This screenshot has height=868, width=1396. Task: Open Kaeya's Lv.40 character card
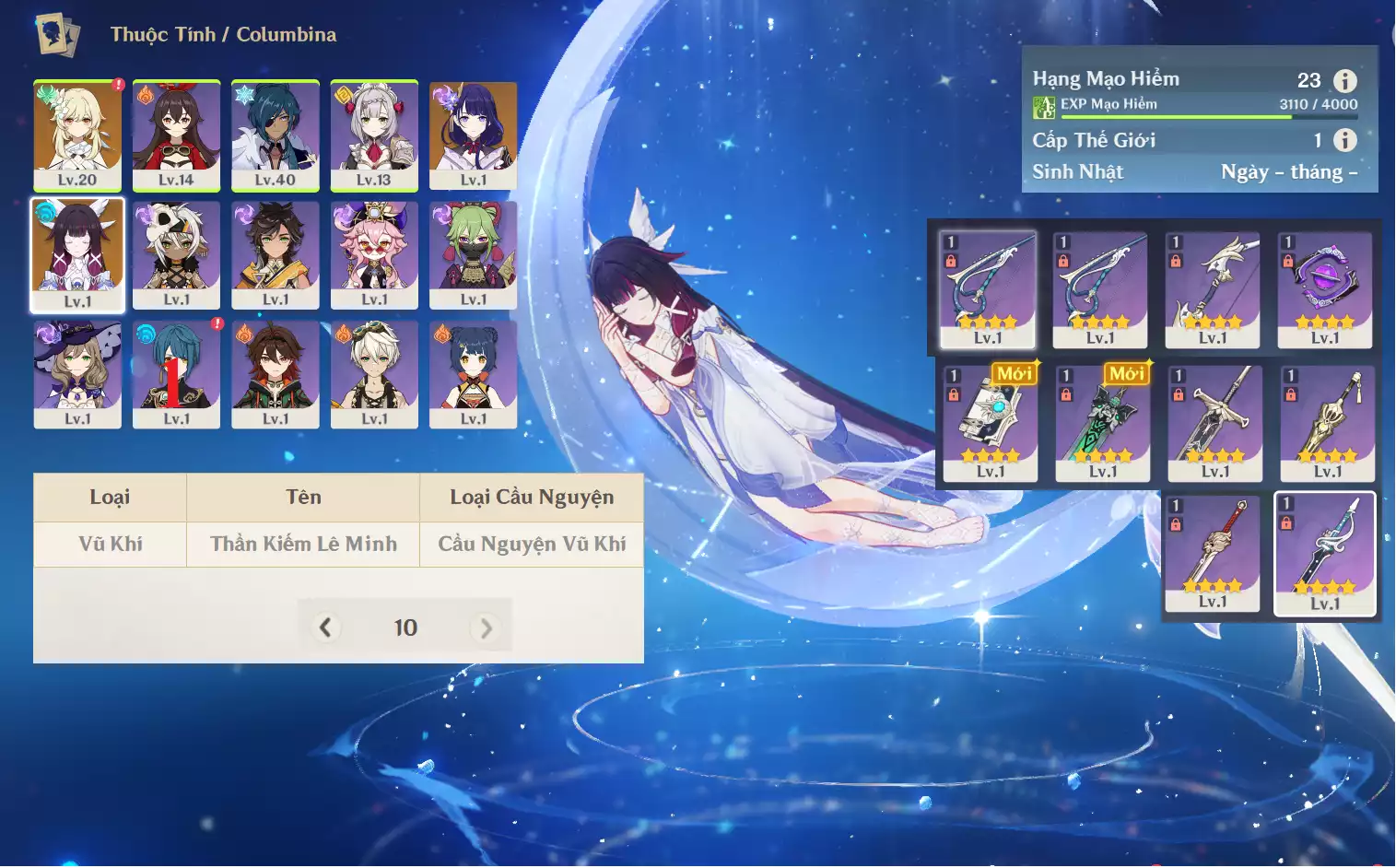pyautogui.click(x=276, y=135)
